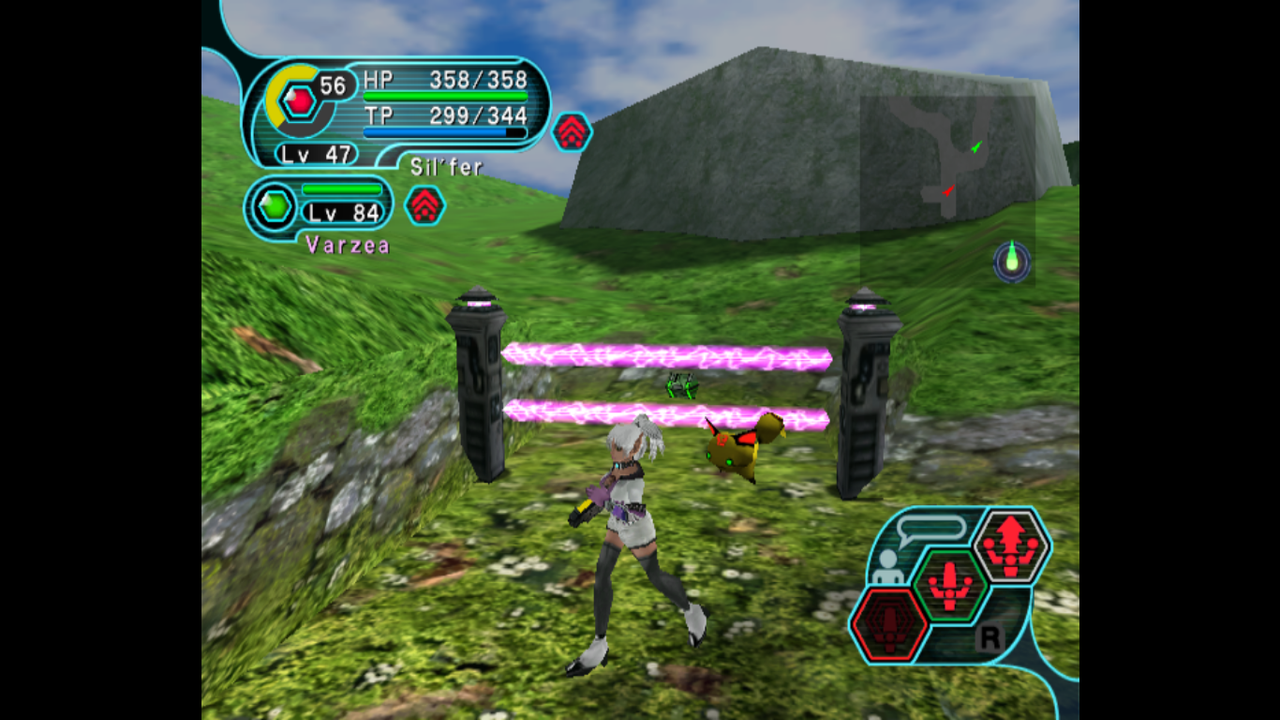The height and width of the screenshot is (720, 1280).
Task: Select the green-bordered hexagon action slot
Action: coord(949,583)
